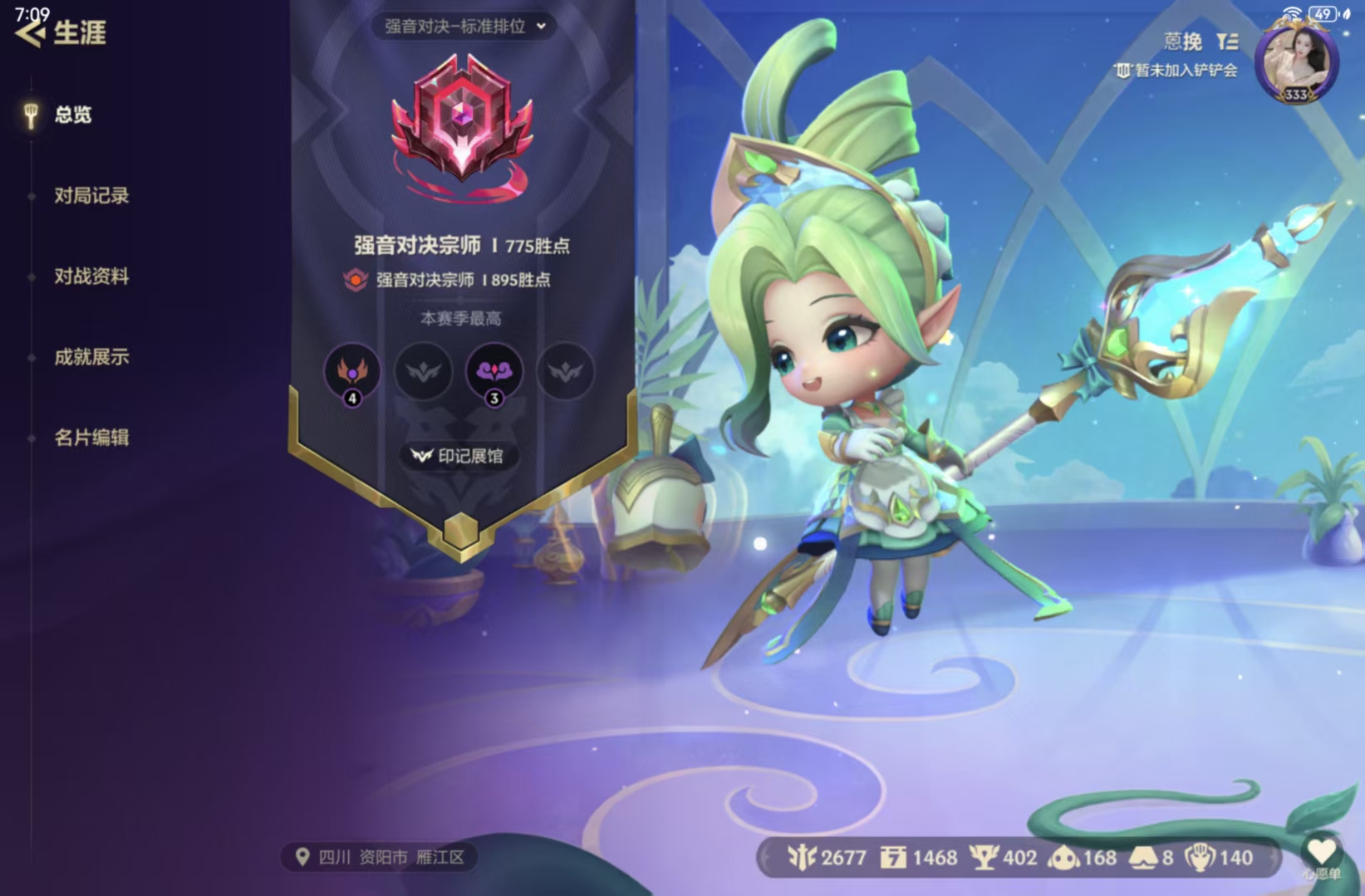The image size is (1365, 896).
Task: Open the 印记展馆 gallery
Action: tap(460, 455)
